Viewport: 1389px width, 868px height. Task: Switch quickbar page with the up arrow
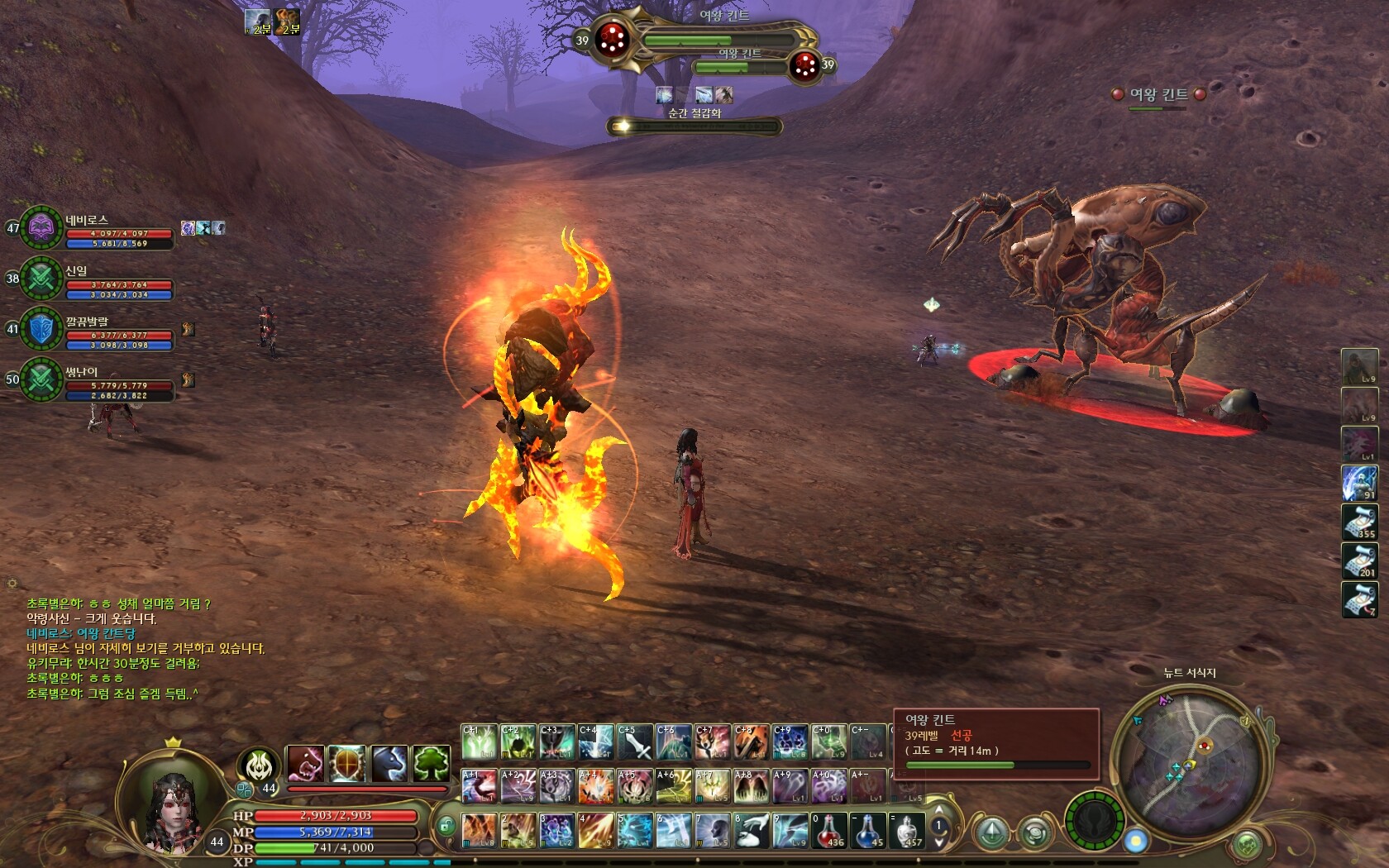tap(938, 810)
